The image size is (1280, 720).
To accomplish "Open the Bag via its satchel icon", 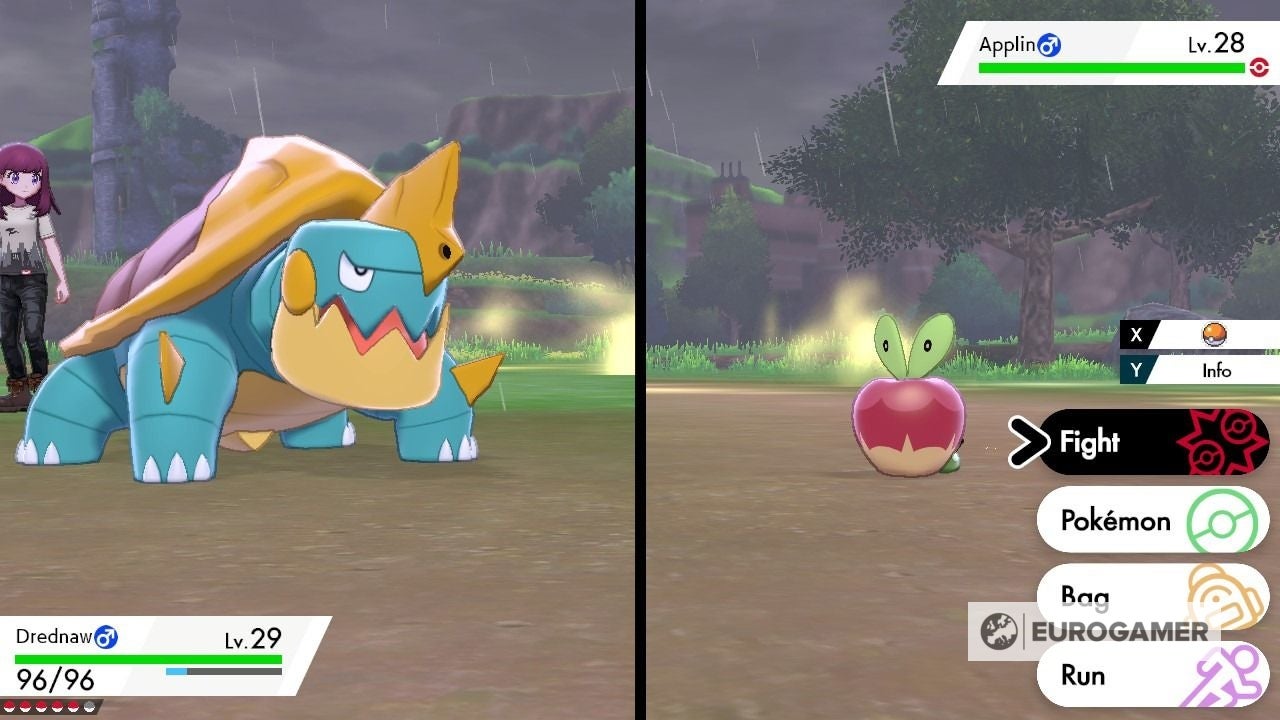I will click(1220, 597).
